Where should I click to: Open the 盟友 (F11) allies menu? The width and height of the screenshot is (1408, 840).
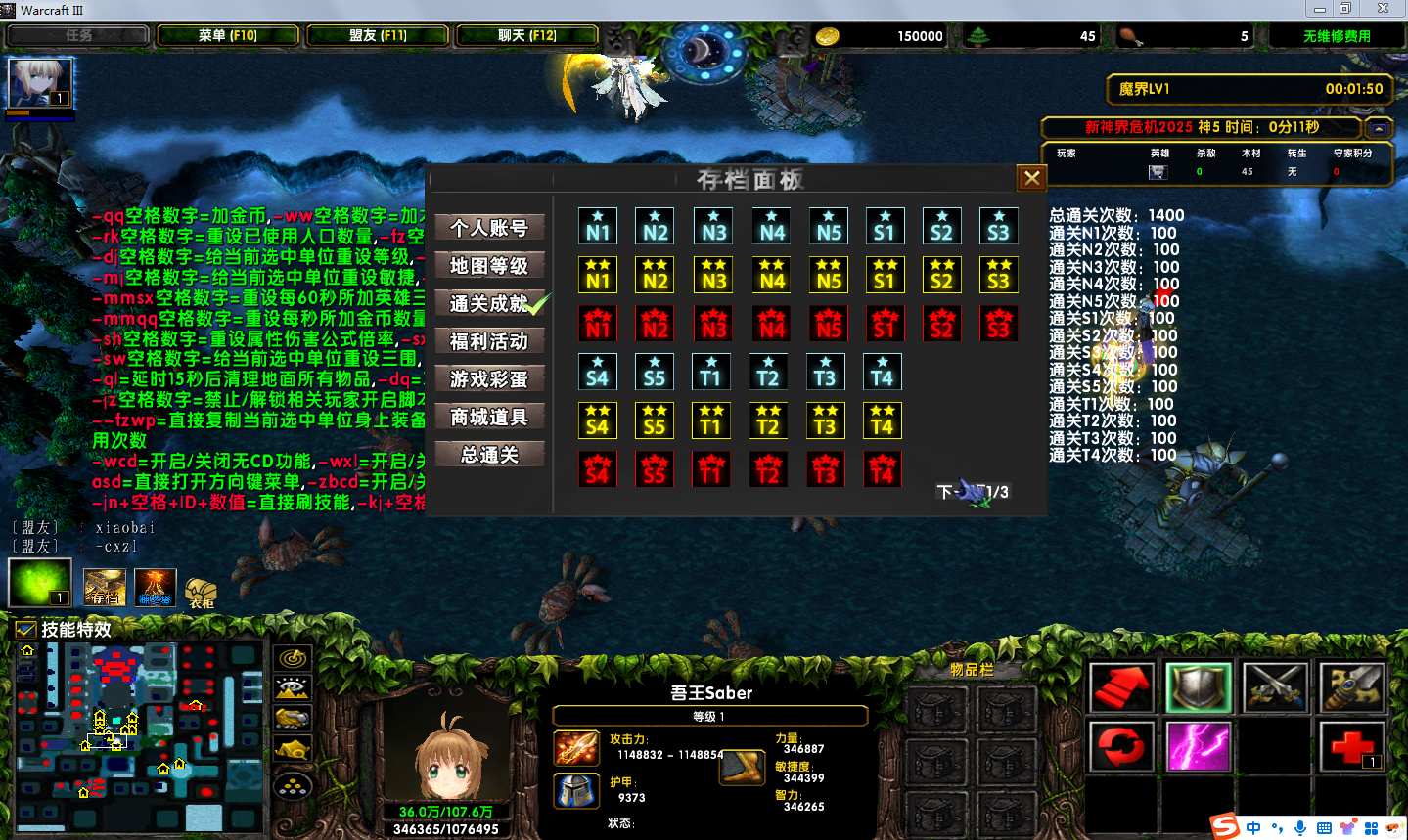point(378,36)
